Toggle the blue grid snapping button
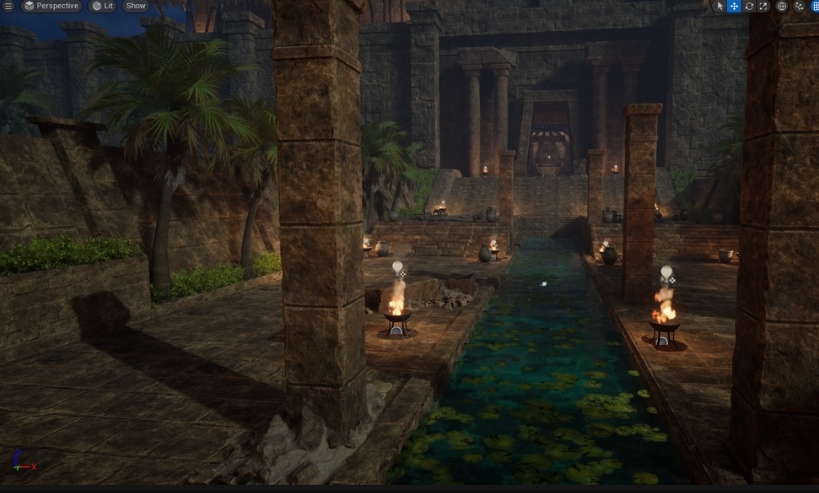This screenshot has height=493, width=819. click(813, 6)
